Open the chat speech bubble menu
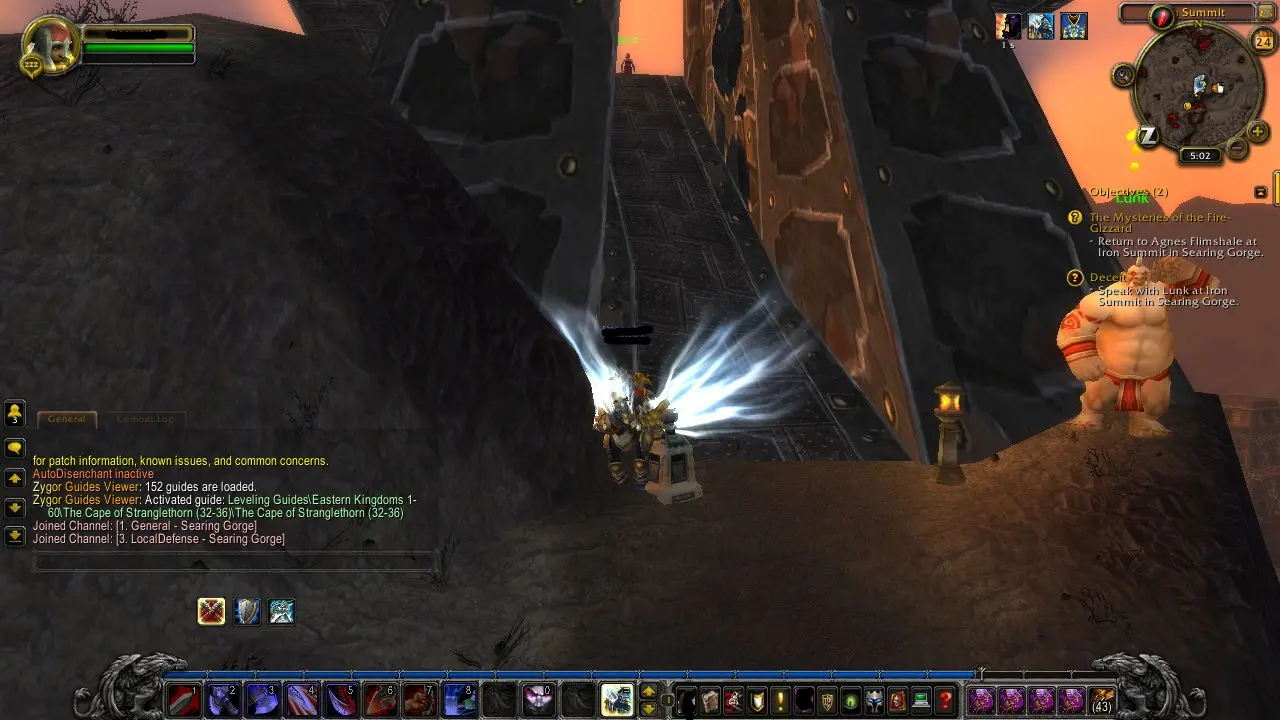 tap(15, 448)
